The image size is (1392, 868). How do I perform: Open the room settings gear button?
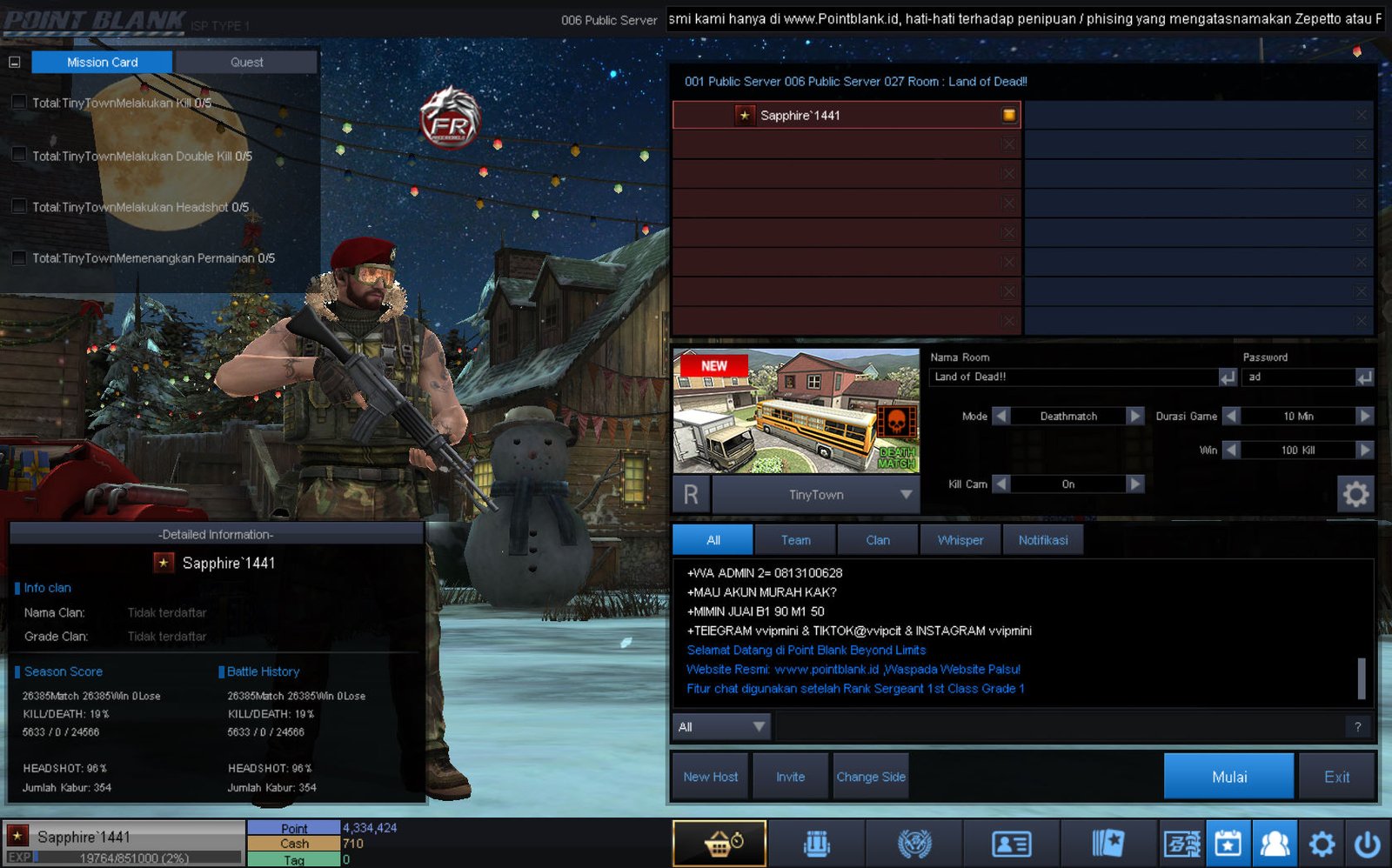point(1355,494)
